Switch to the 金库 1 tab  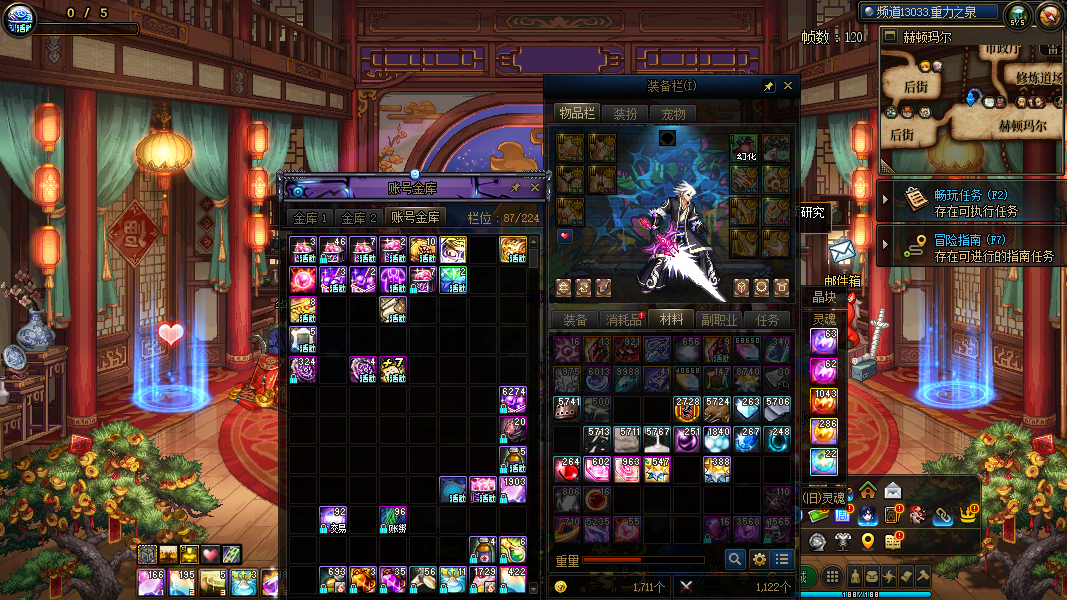pos(308,217)
